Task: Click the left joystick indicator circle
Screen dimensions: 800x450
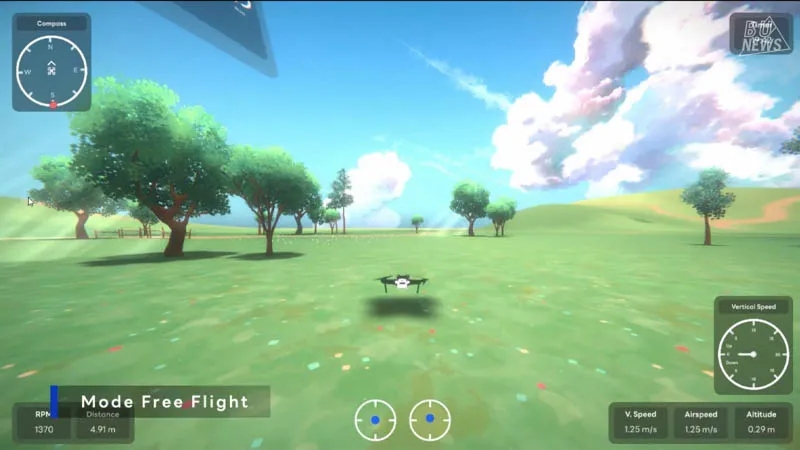Action: pos(375,420)
